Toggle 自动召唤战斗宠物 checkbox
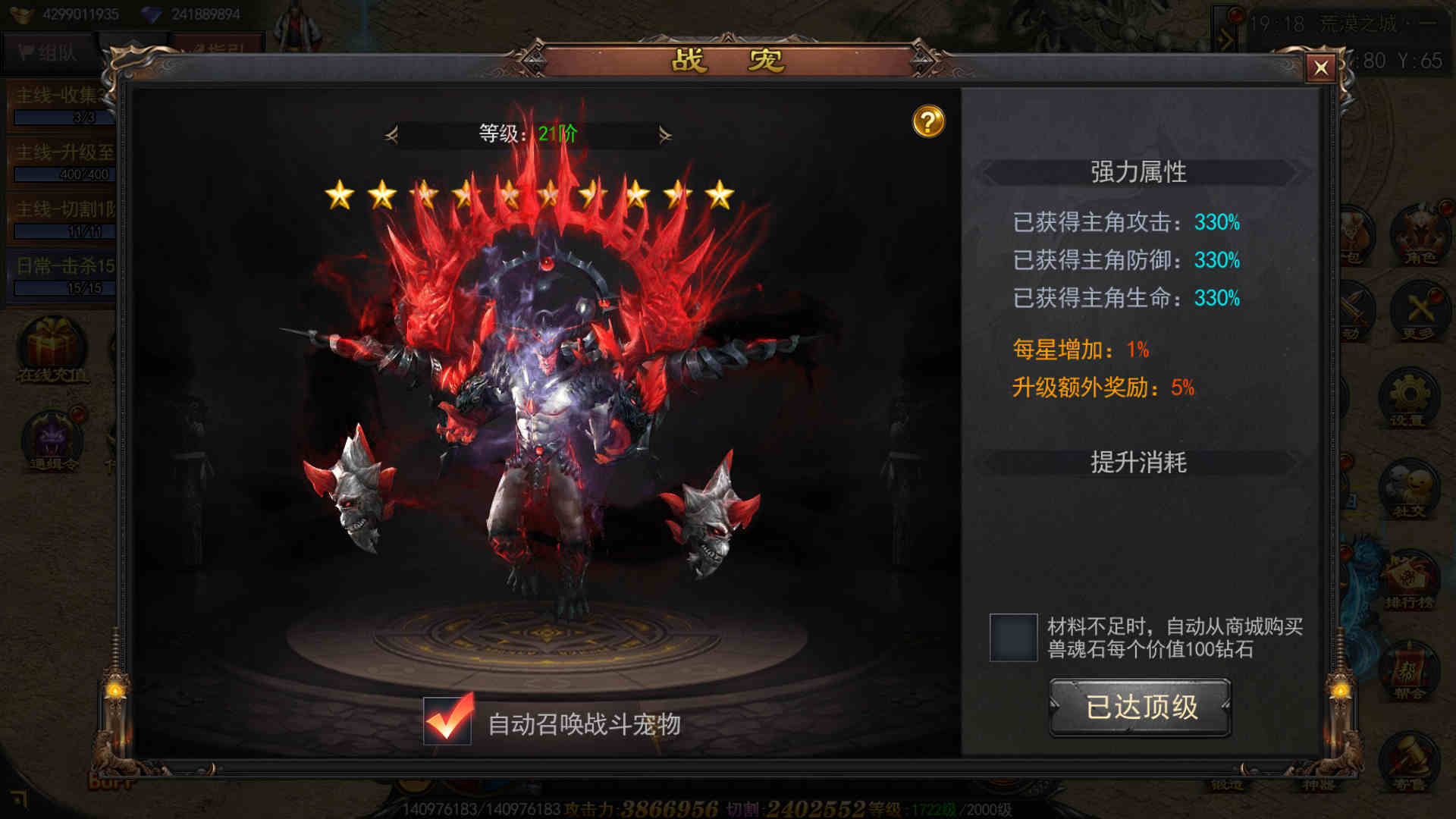This screenshot has width=1456, height=819. pyautogui.click(x=447, y=721)
